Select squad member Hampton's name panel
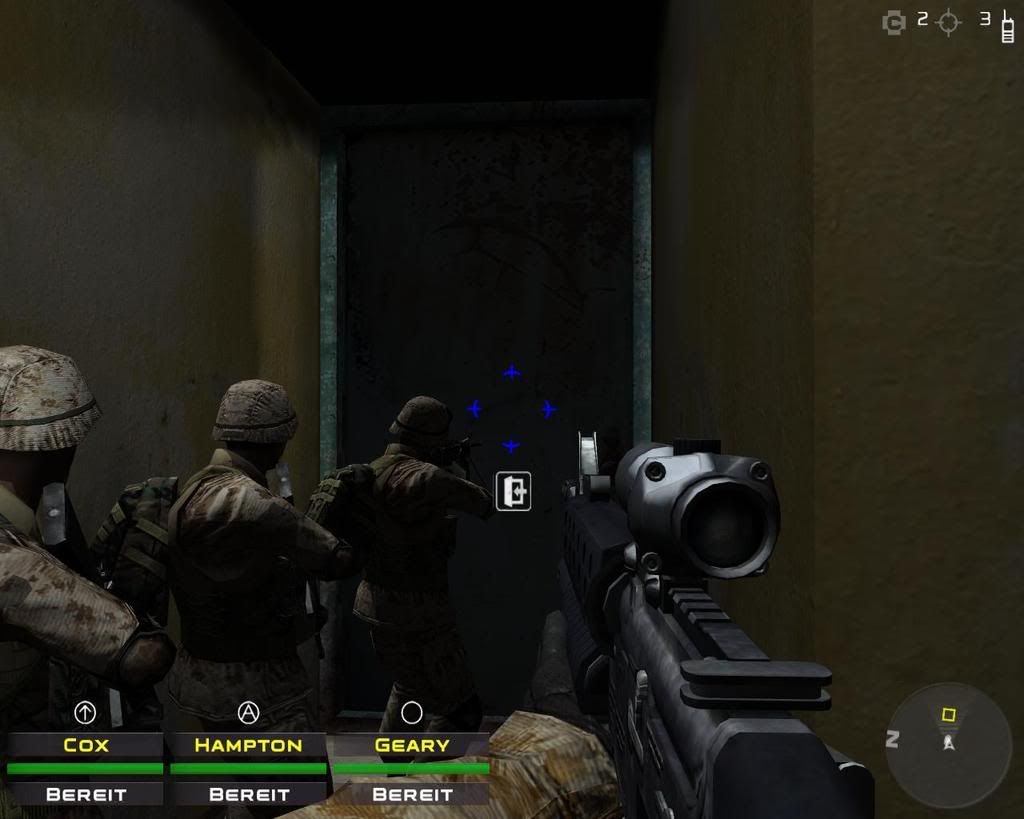This screenshot has width=1024, height=819. [x=248, y=745]
